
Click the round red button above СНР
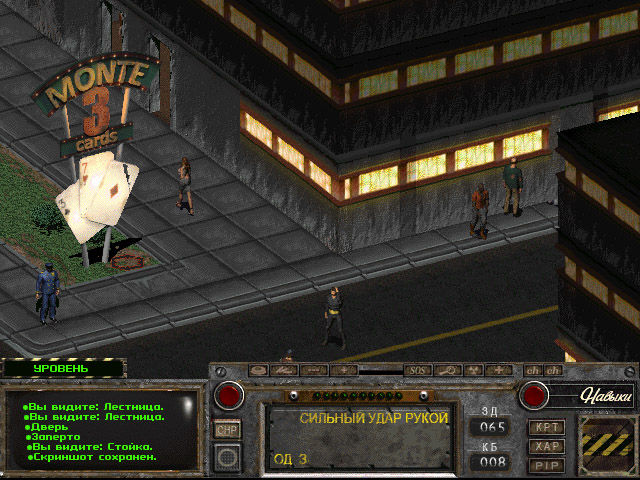(229, 396)
